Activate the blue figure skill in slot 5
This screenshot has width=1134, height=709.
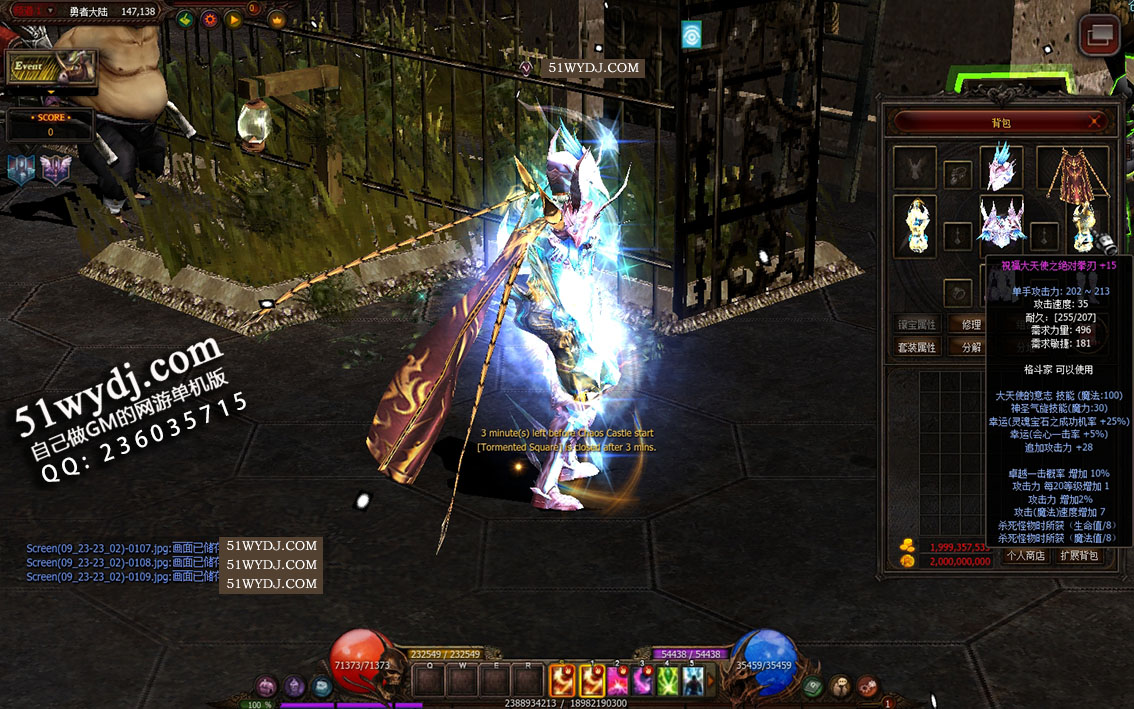(692, 681)
